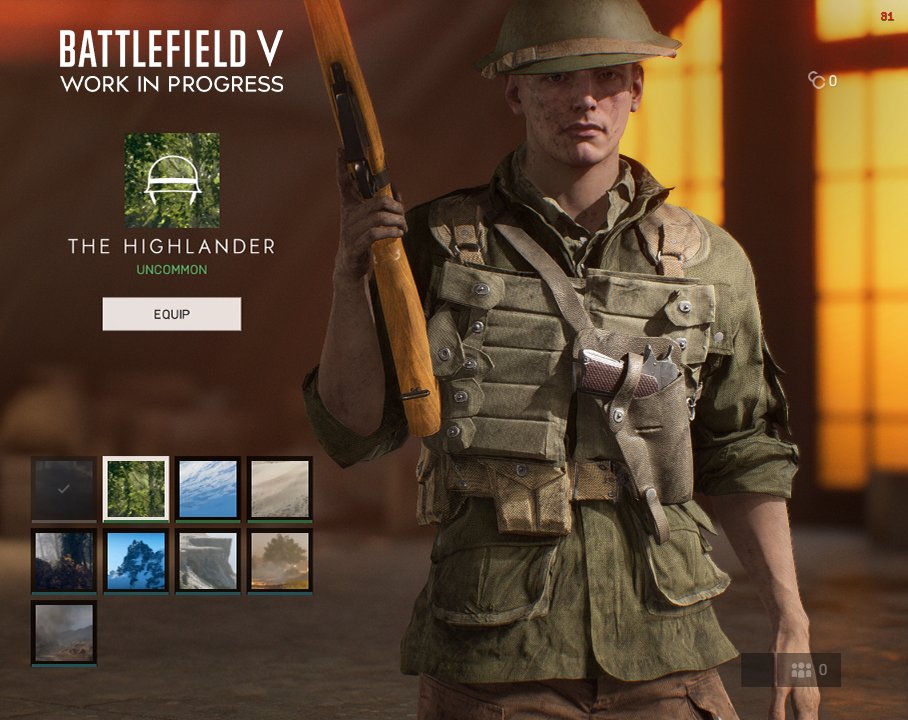Select the dark misty forest skin tile

[64, 560]
